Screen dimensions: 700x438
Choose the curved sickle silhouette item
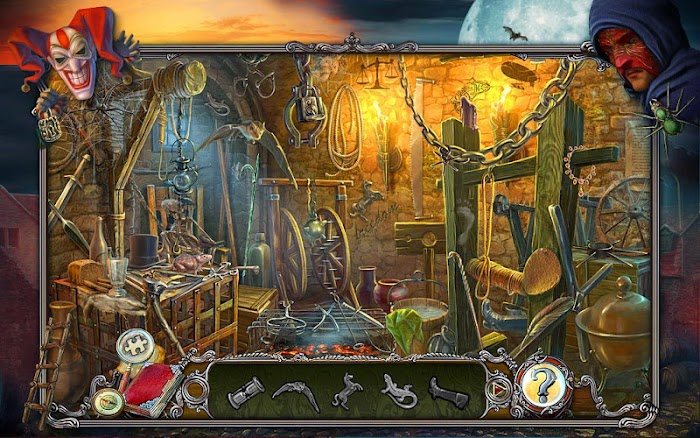(297, 391)
